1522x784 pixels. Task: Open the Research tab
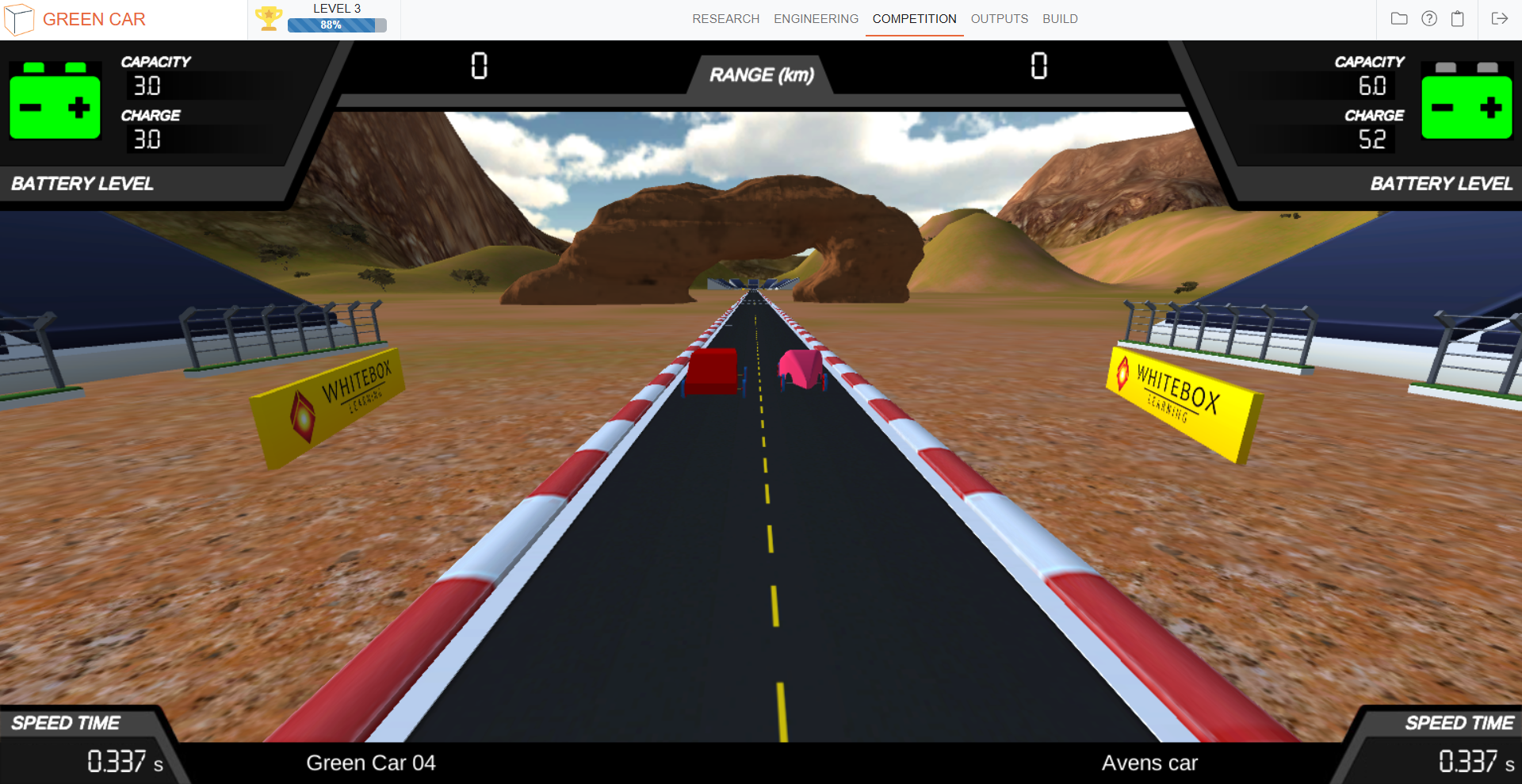725,19
